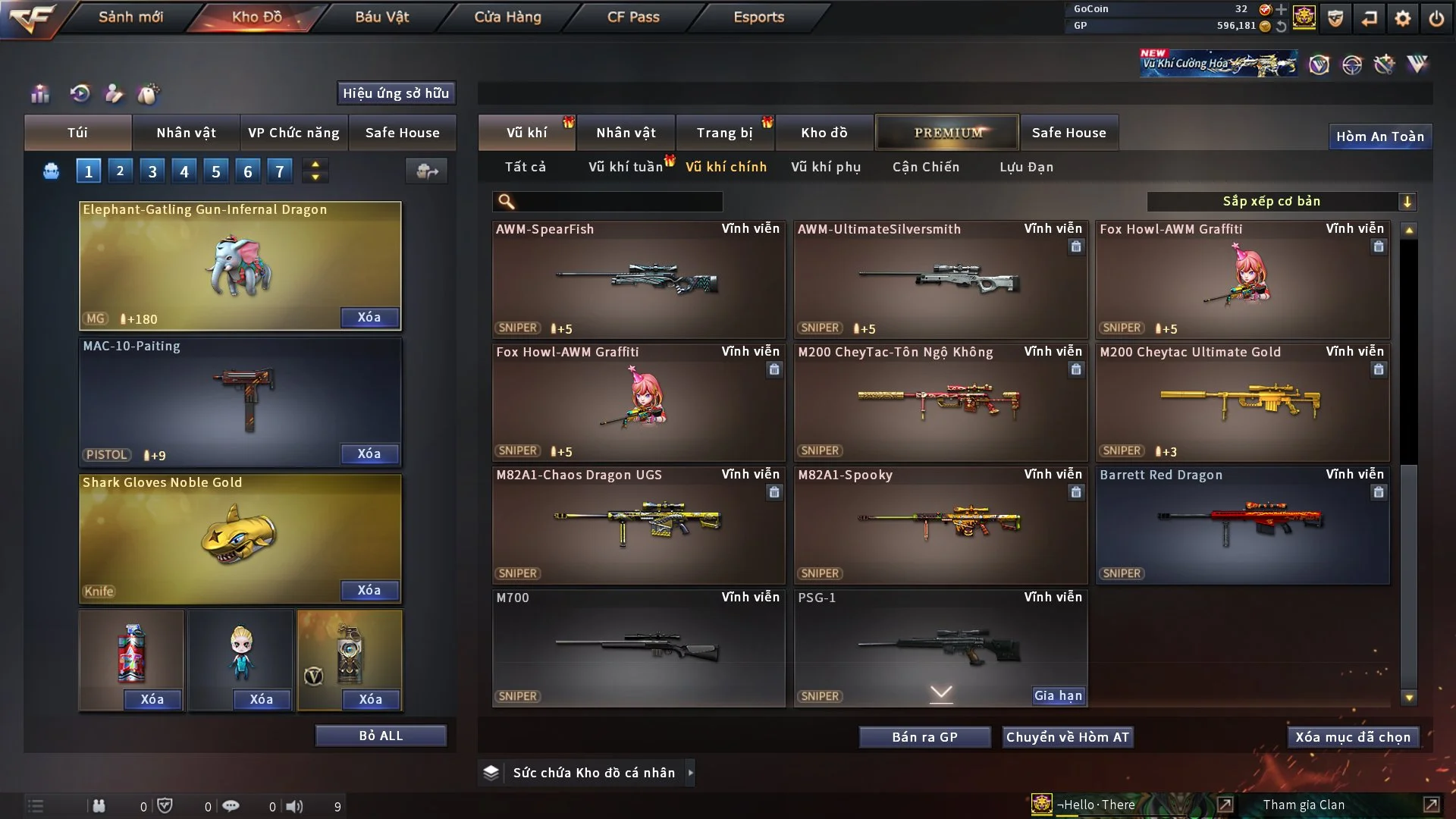Select the Nhân vật bag tab

[186, 133]
